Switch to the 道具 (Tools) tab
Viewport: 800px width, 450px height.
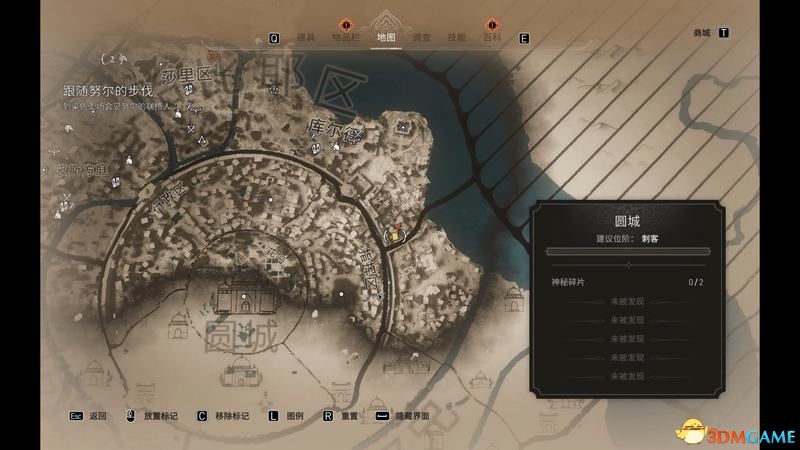305,37
